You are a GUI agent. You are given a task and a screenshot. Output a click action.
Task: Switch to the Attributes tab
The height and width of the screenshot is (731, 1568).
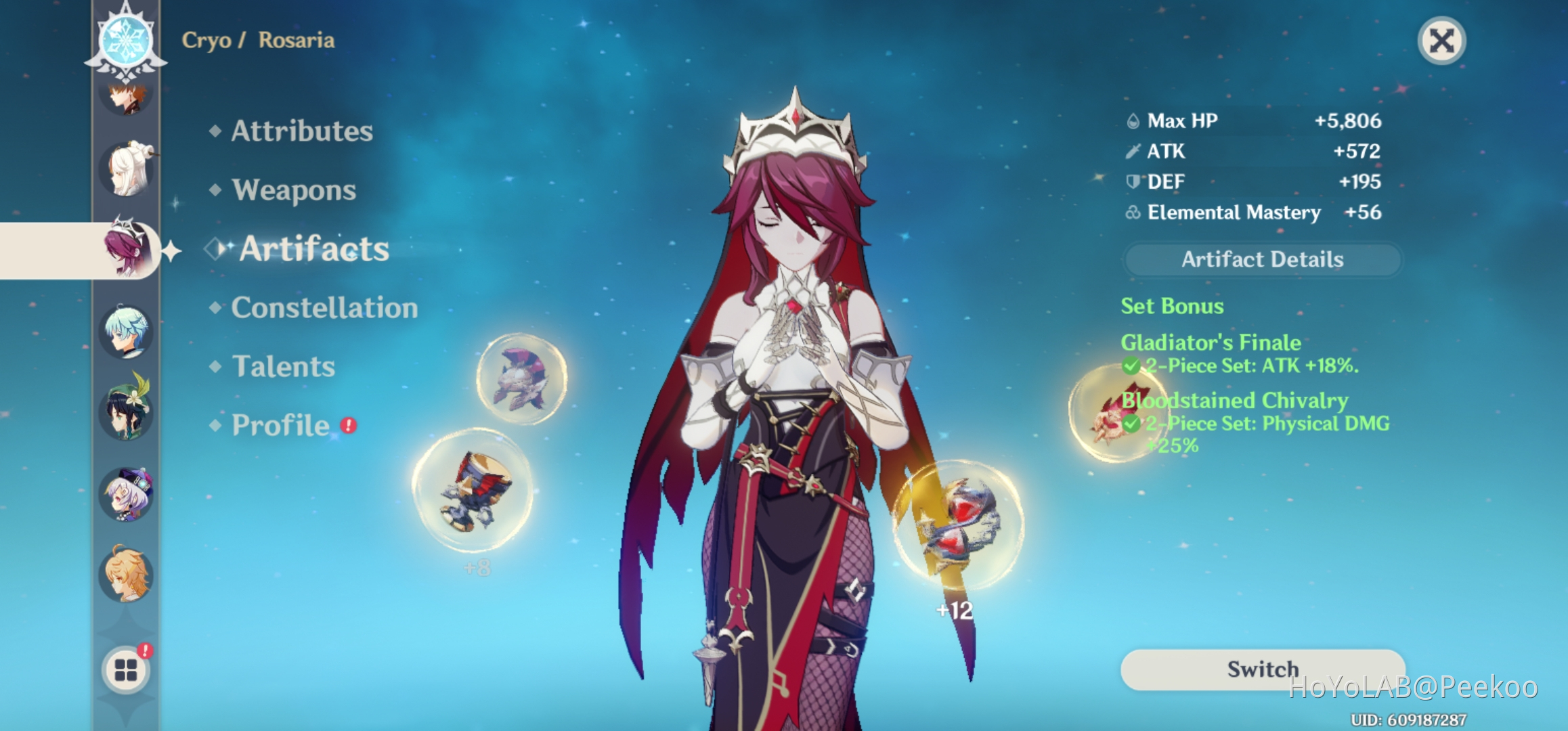pos(301,131)
